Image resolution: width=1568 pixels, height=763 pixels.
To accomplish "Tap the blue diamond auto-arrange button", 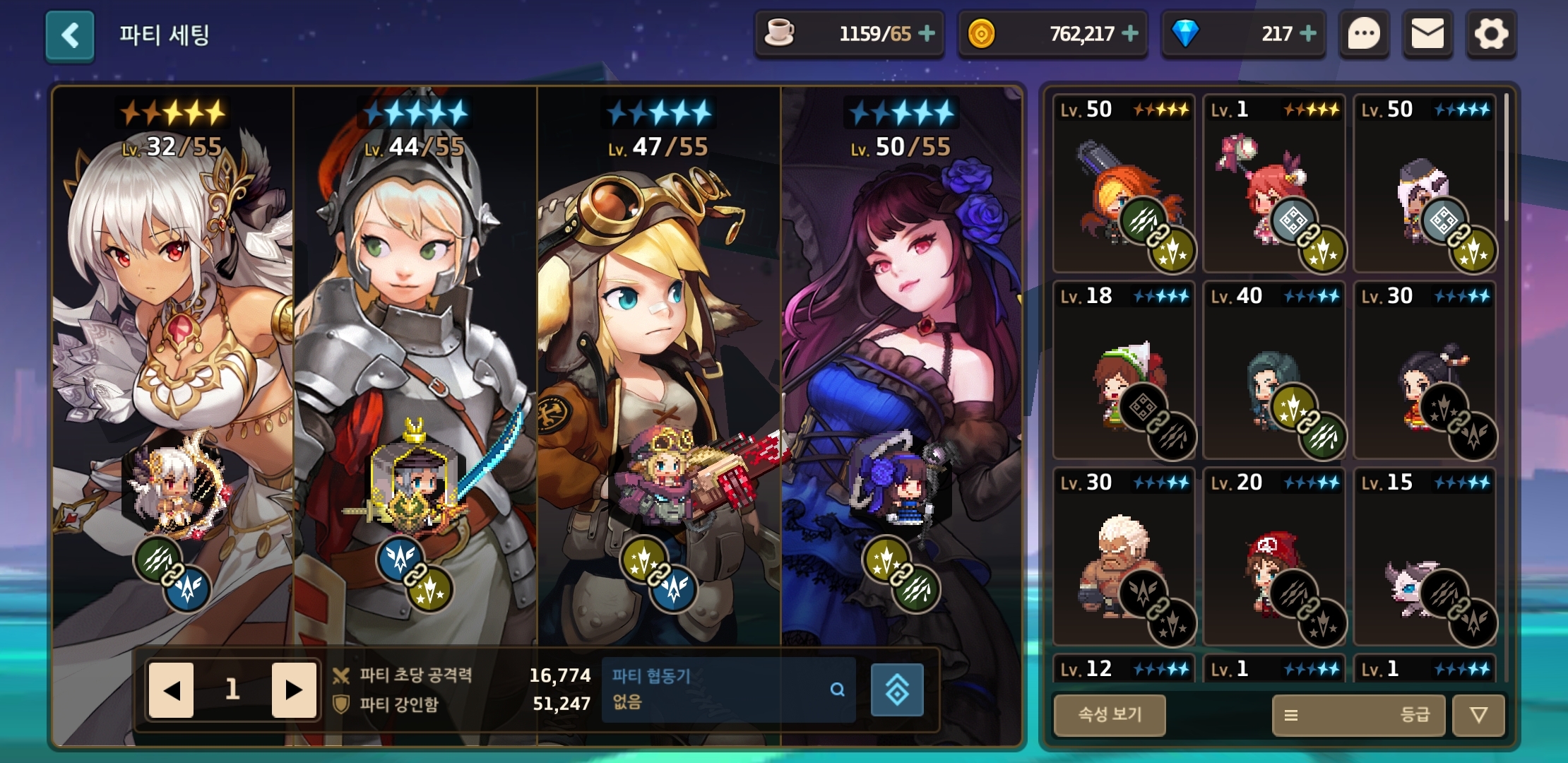I will pyautogui.click(x=897, y=690).
